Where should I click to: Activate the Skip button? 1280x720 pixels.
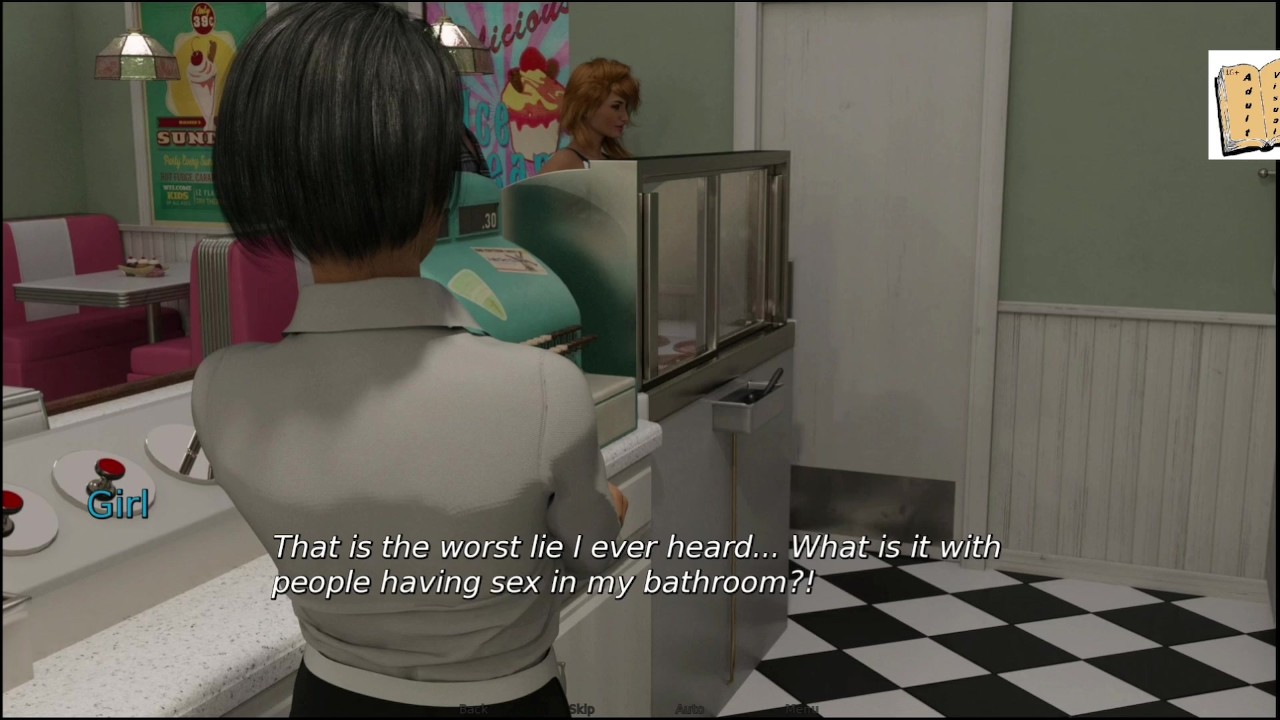tap(581, 709)
